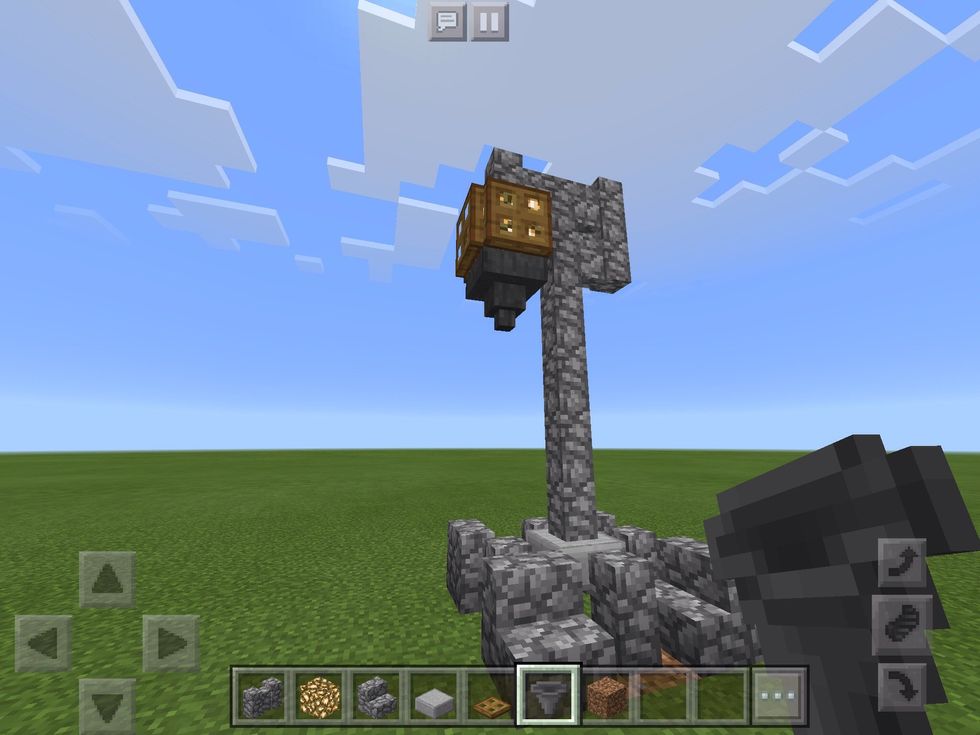Tap the D-pad right arrow
Viewport: 980px width, 735px height.
coord(170,643)
